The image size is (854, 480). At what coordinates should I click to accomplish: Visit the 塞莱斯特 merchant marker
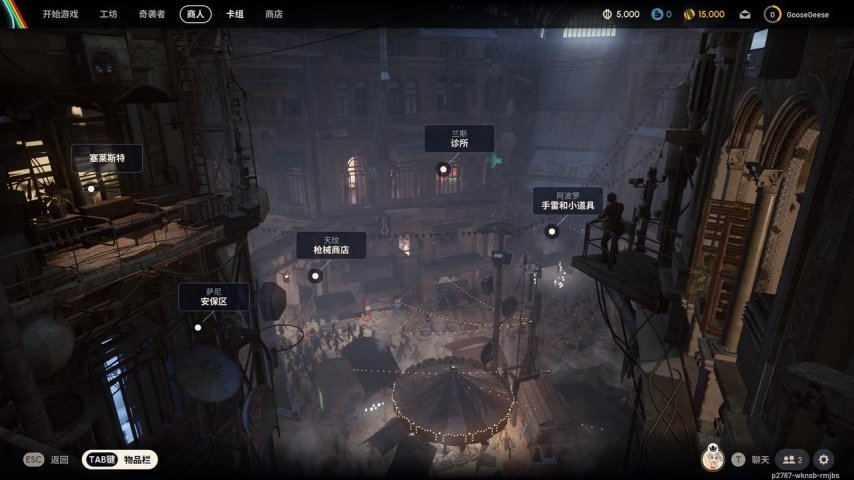point(106,158)
